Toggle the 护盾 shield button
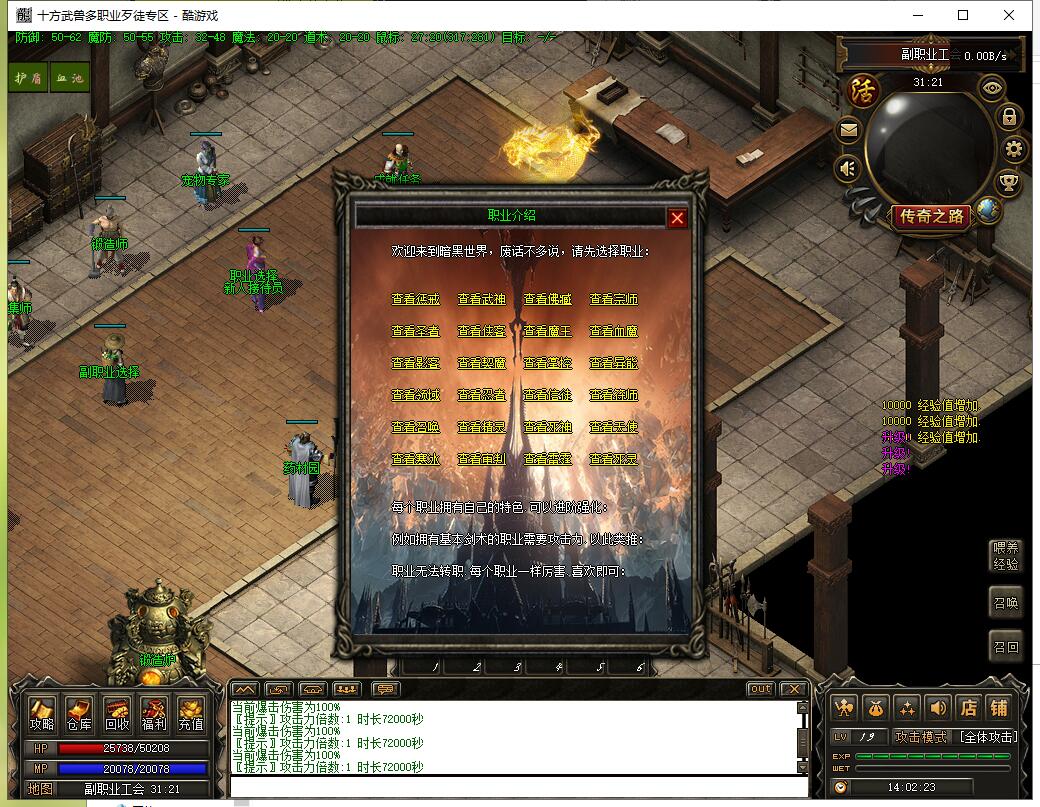Viewport: 1040px width, 807px height. (27, 78)
